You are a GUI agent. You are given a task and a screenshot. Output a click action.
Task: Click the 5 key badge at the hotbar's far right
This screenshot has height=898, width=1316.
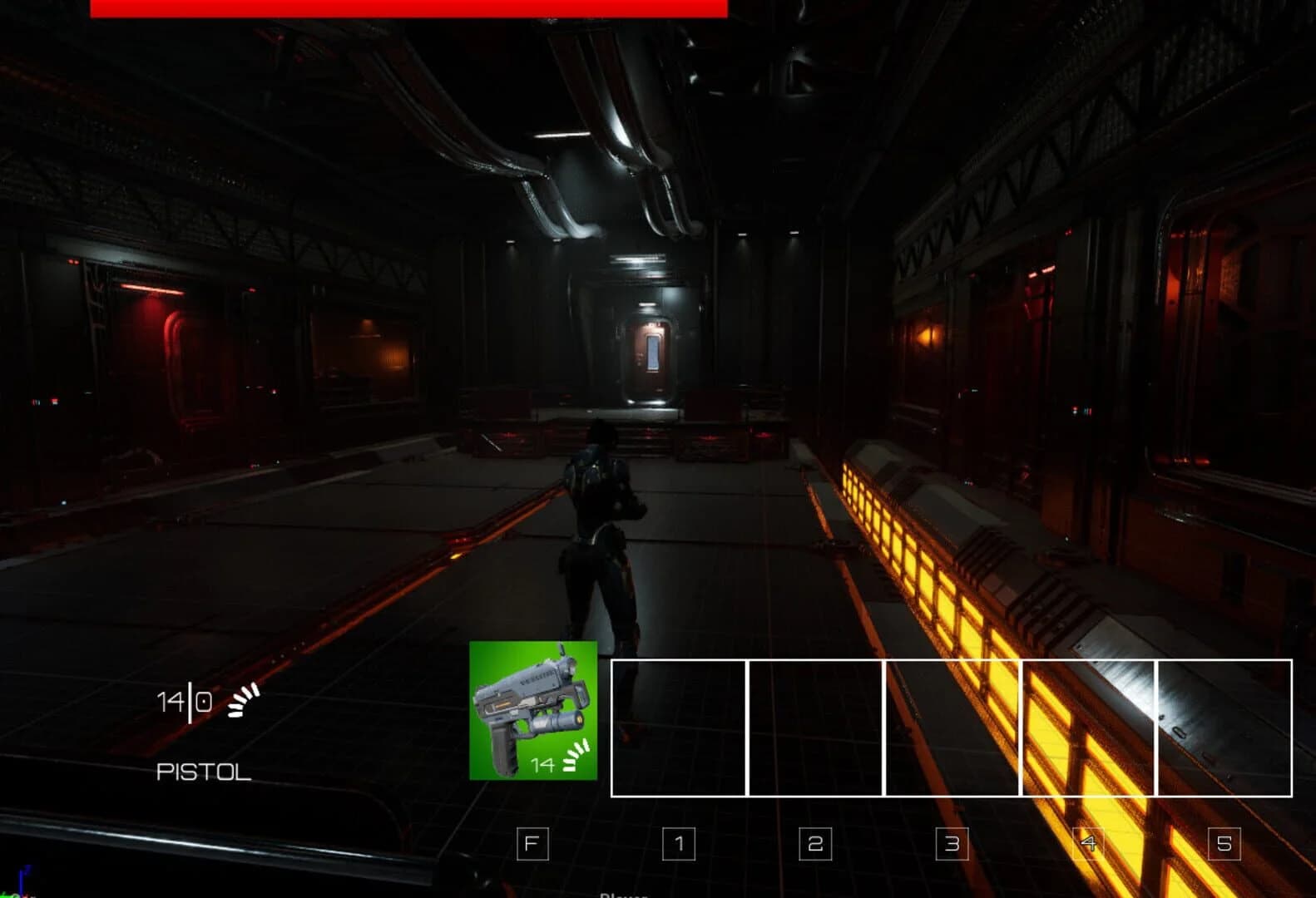[1224, 844]
